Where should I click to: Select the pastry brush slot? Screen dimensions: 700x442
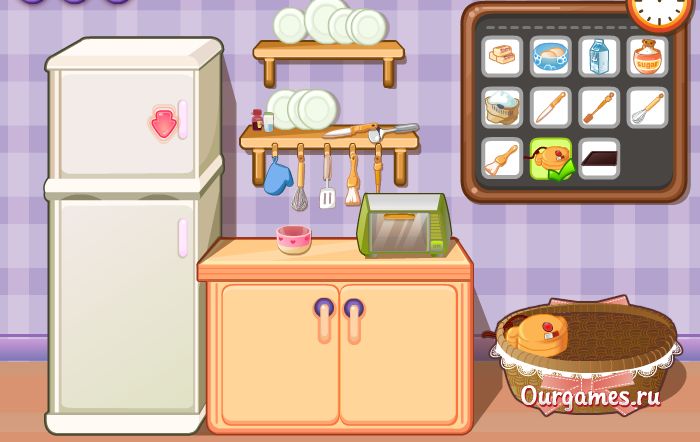(x=502, y=158)
